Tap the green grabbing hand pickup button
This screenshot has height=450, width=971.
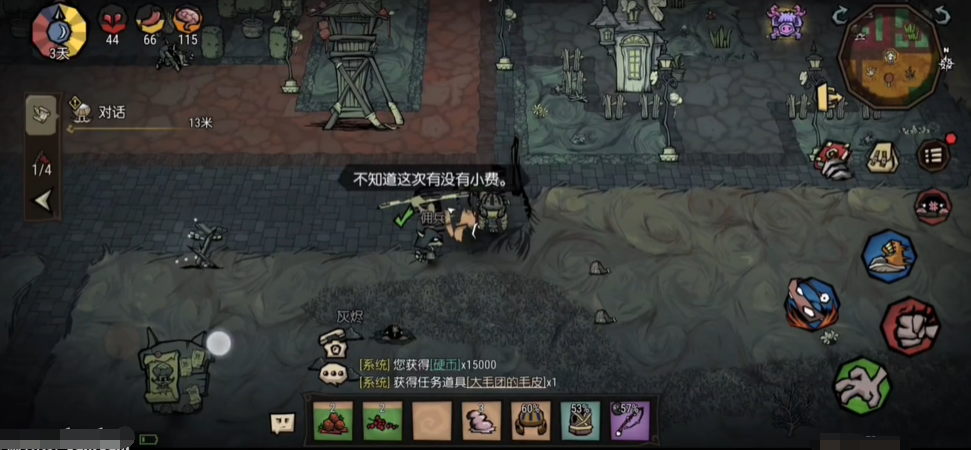[862, 385]
